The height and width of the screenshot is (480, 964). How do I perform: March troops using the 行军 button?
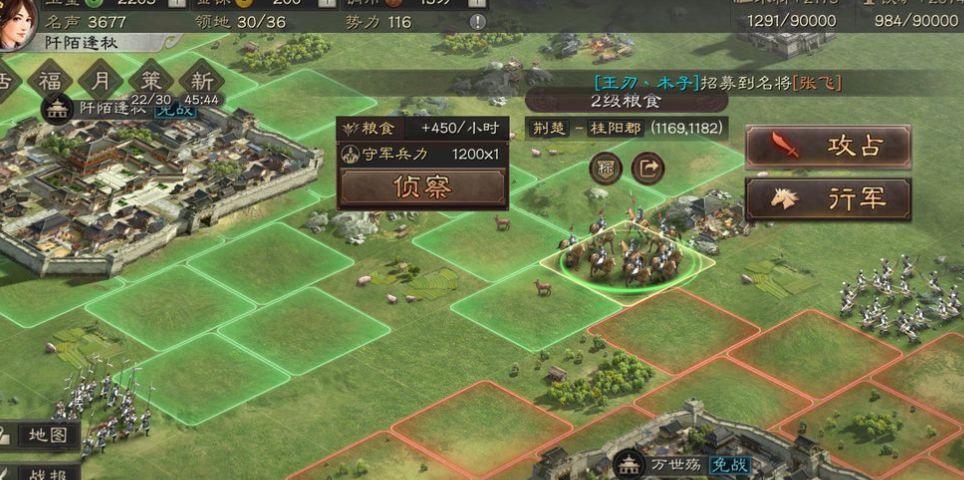(x=828, y=199)
